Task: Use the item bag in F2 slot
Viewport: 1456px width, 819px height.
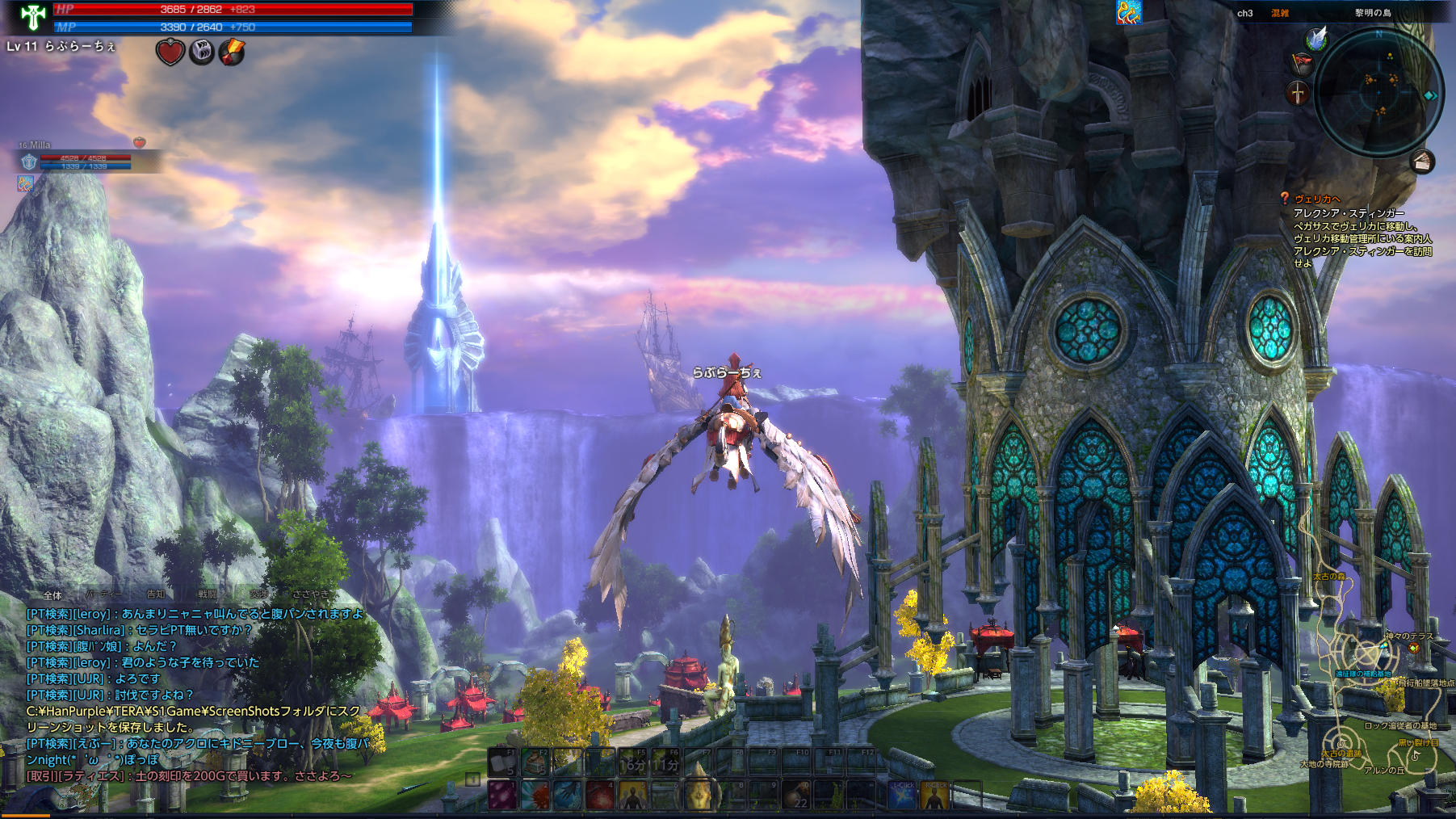Action: coord(535,762)
